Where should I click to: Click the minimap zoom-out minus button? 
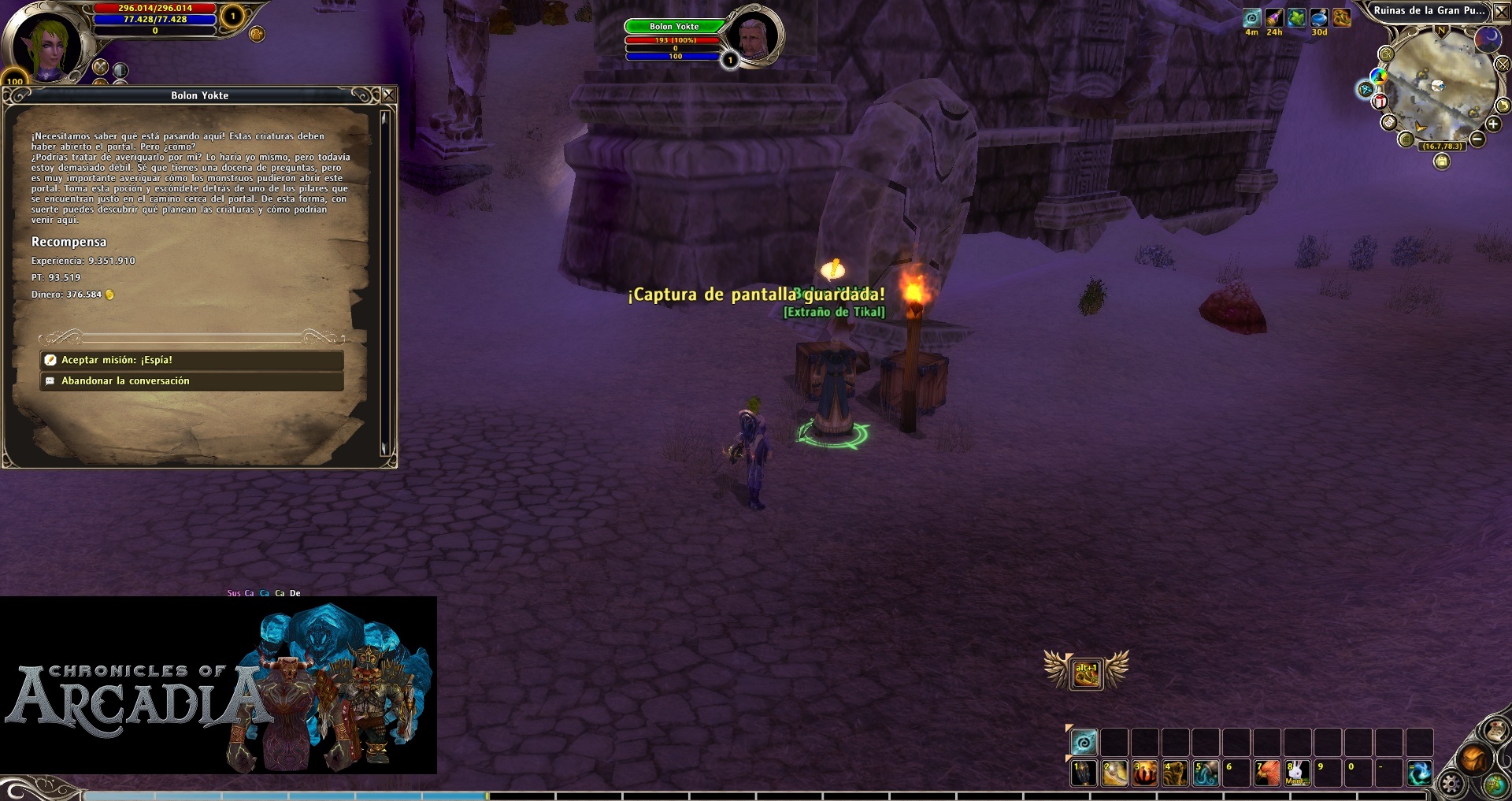point(1477,139)
